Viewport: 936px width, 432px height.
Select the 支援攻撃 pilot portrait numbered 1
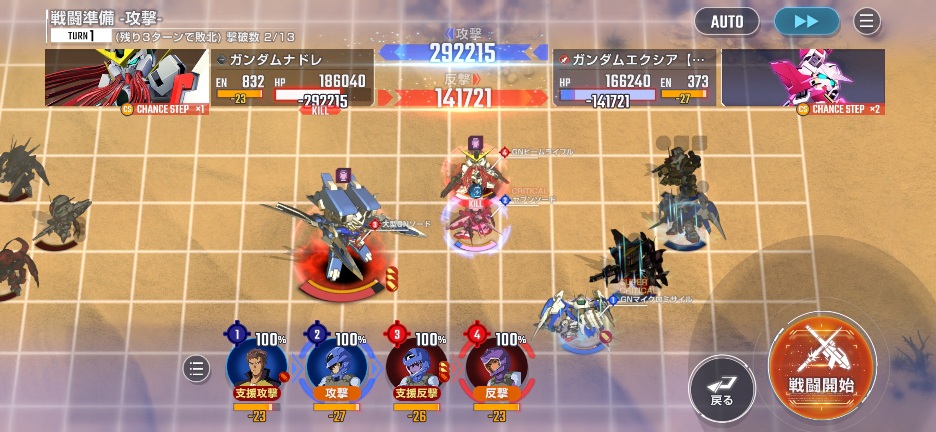(x=256, y=364)
